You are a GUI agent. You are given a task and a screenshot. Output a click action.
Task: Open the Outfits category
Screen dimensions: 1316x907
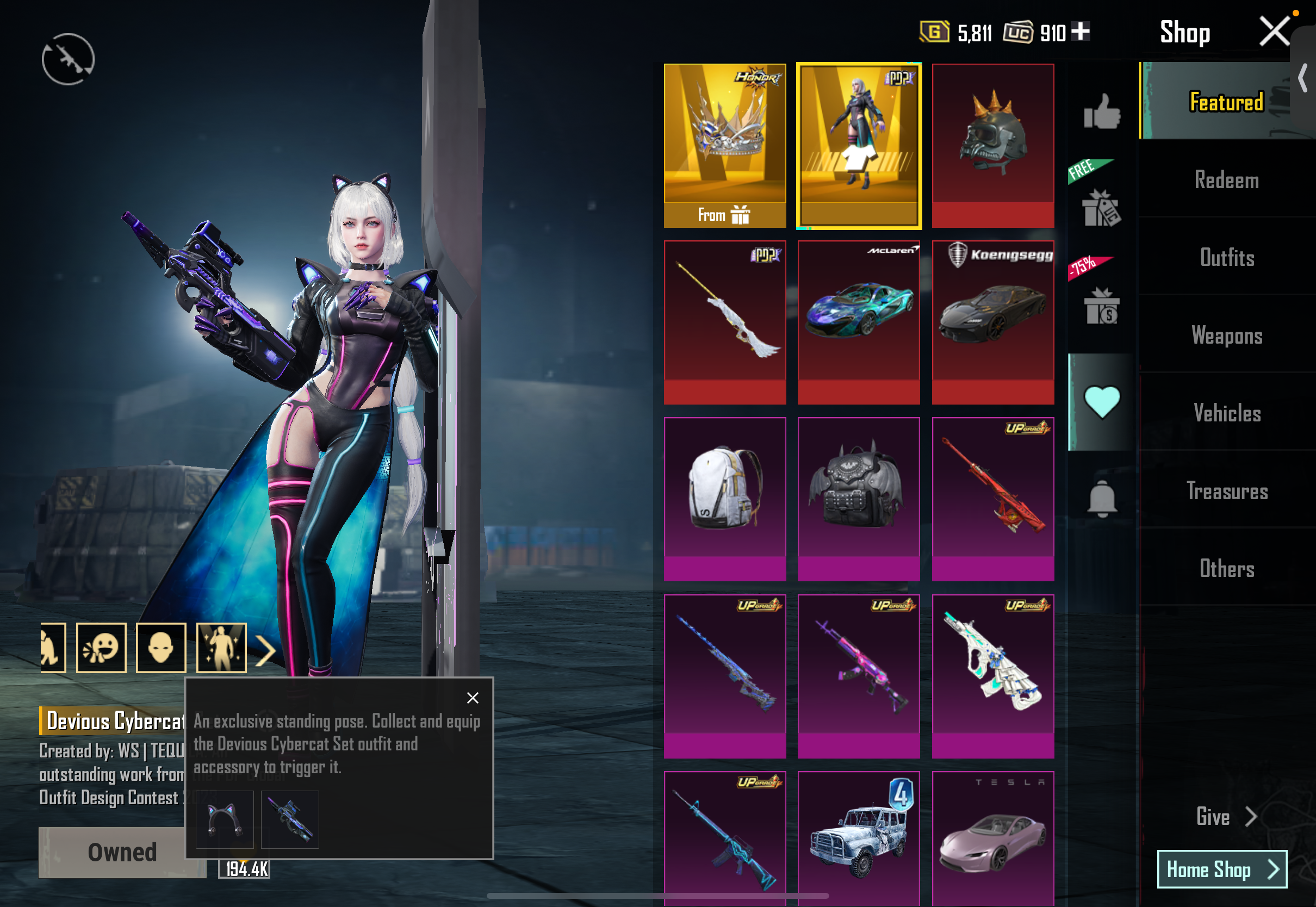click(x=1226, y=258)
